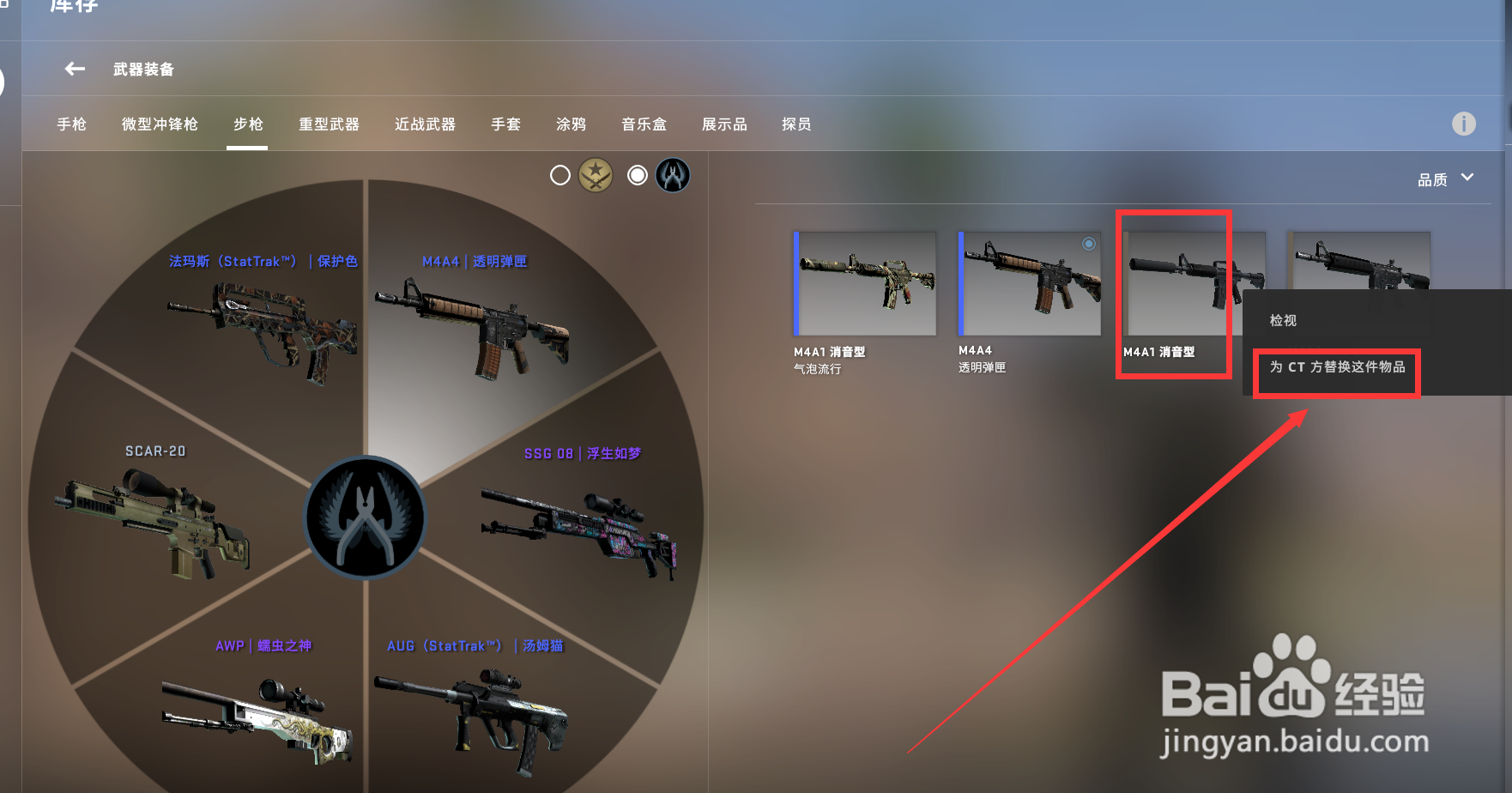Click the equipped indicator on M4A4 透明弹匣 thumbnail
Viewport: 1512px width, 793px height.
1090,244
